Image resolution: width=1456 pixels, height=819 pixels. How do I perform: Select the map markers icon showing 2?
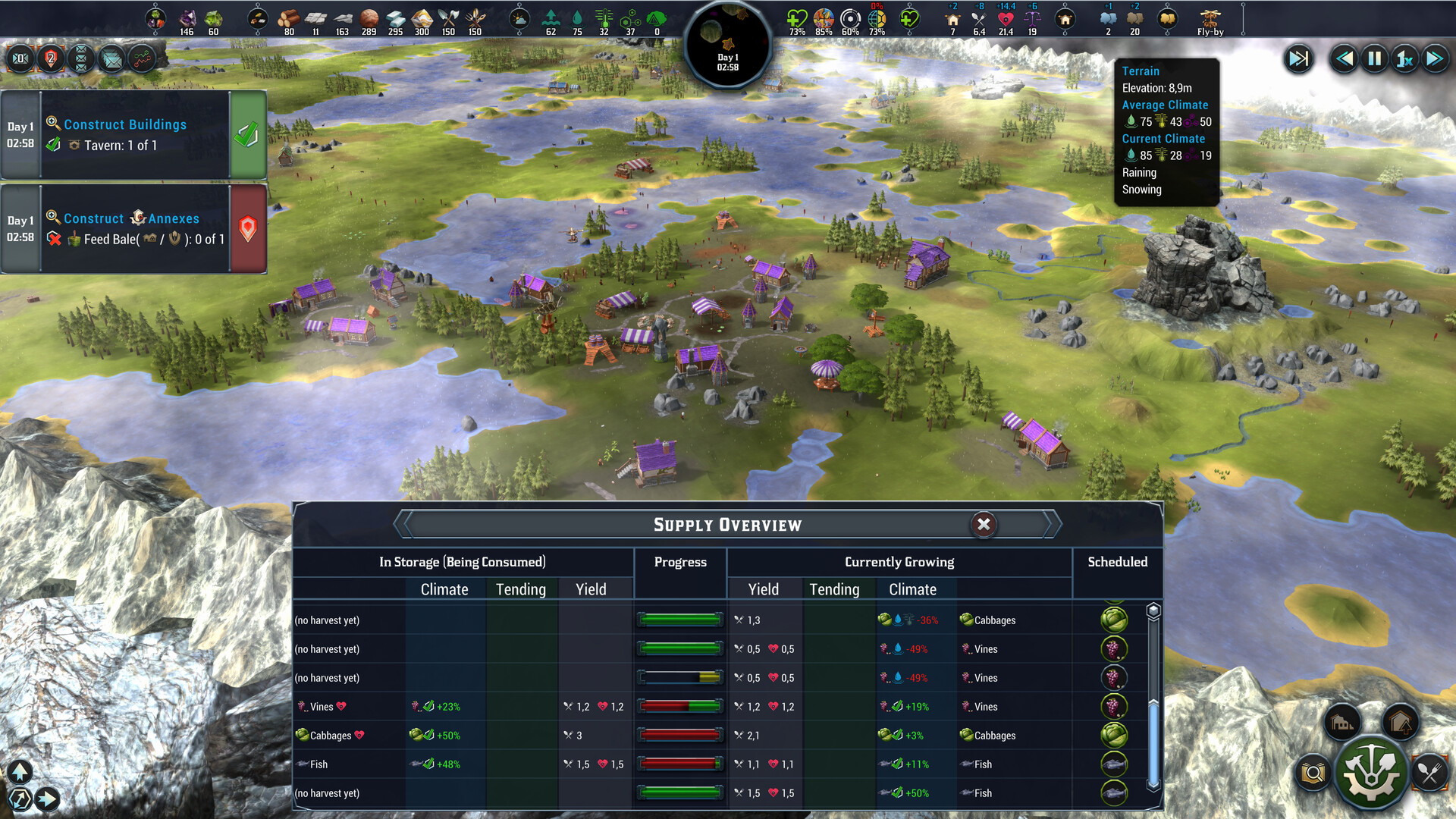[x=50, y=58]
